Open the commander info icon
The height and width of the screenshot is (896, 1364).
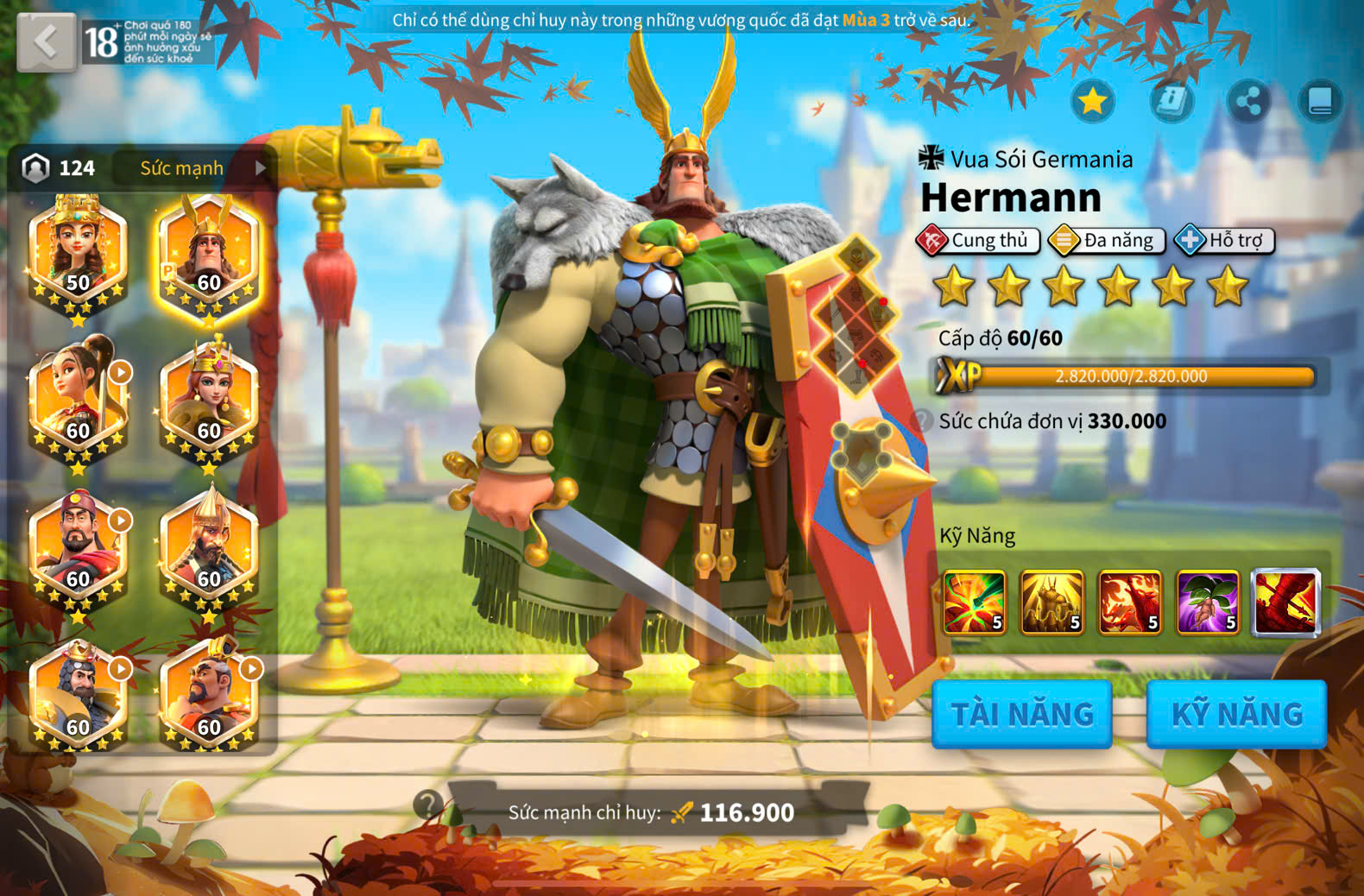tap(1171, 102)
